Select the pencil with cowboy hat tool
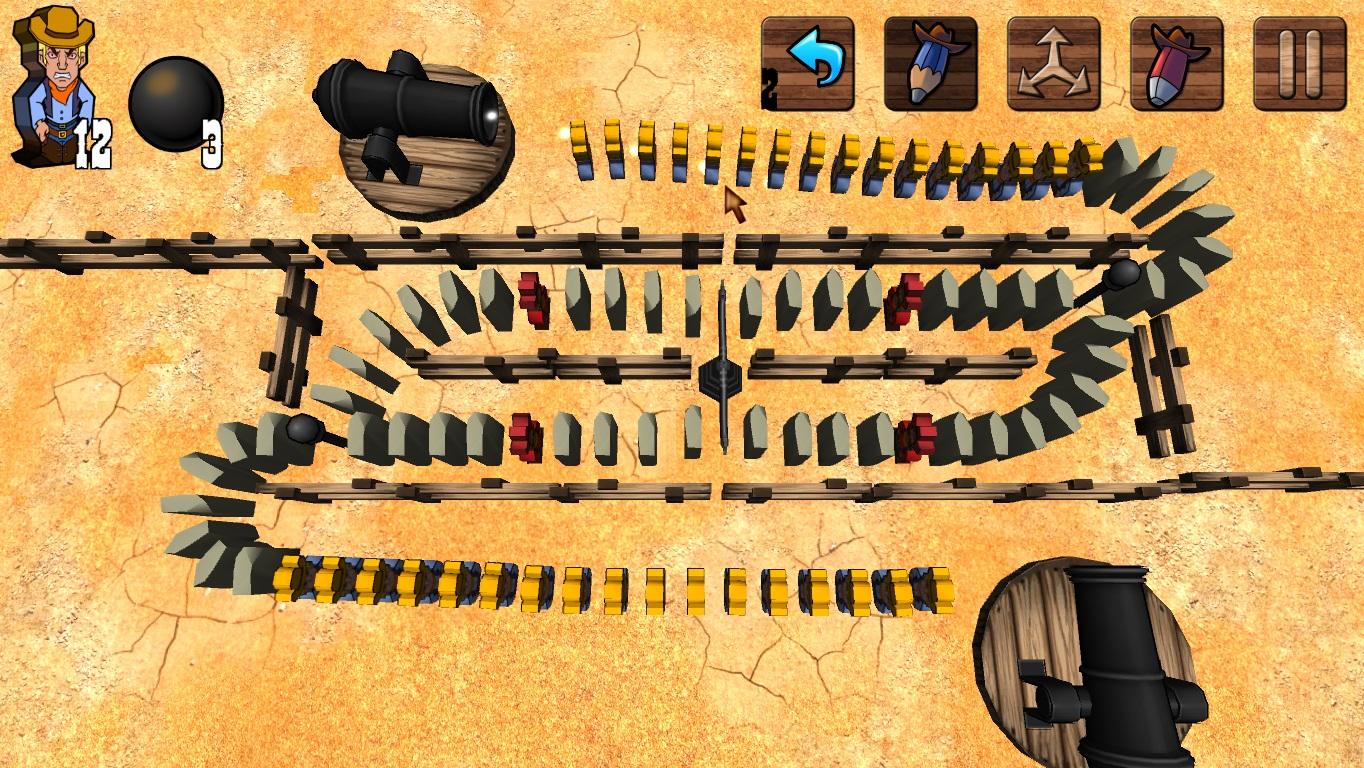1364x768 pixels. coord(930,63)
